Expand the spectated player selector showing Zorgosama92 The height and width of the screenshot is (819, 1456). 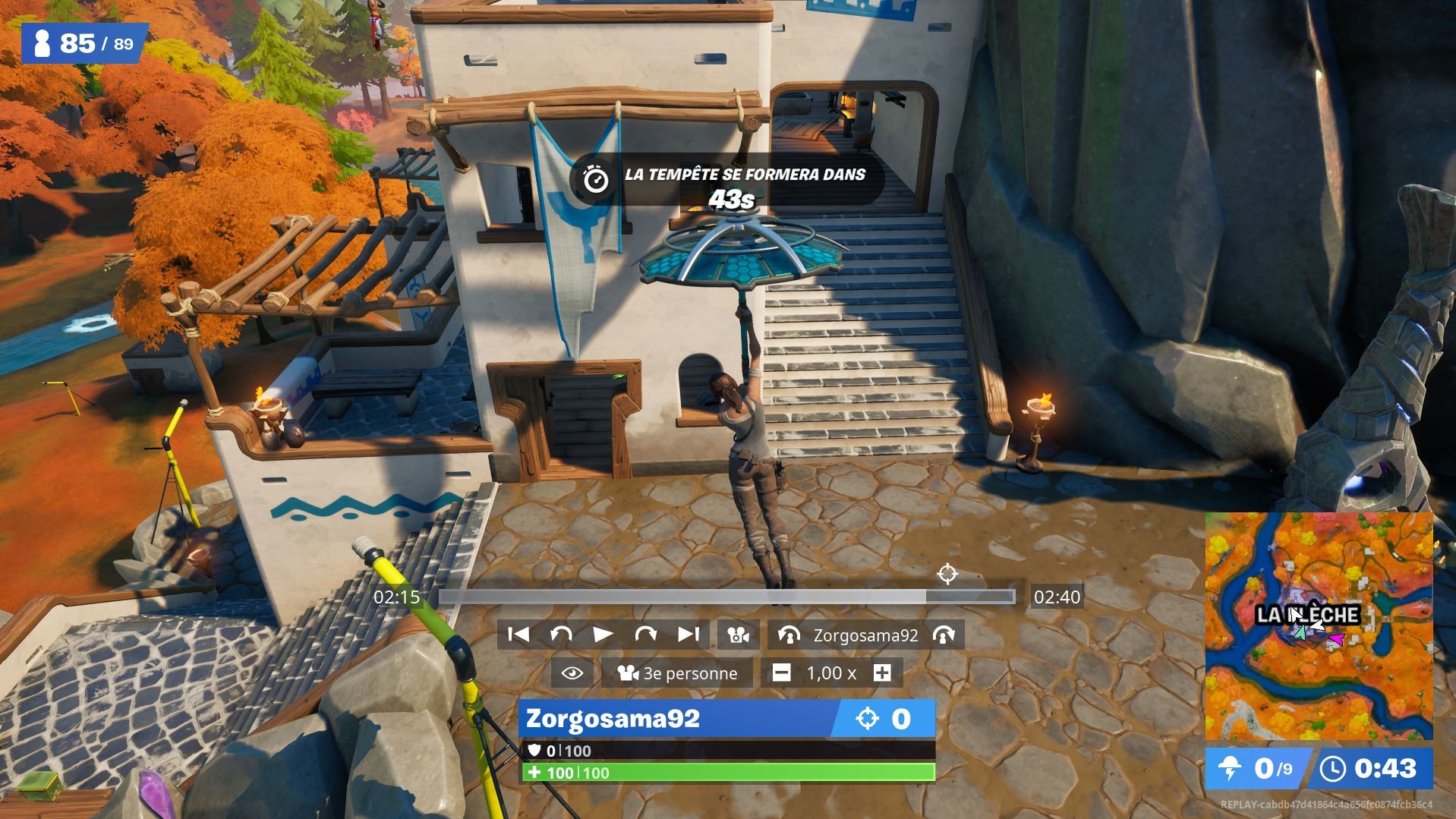coord(865,635)
